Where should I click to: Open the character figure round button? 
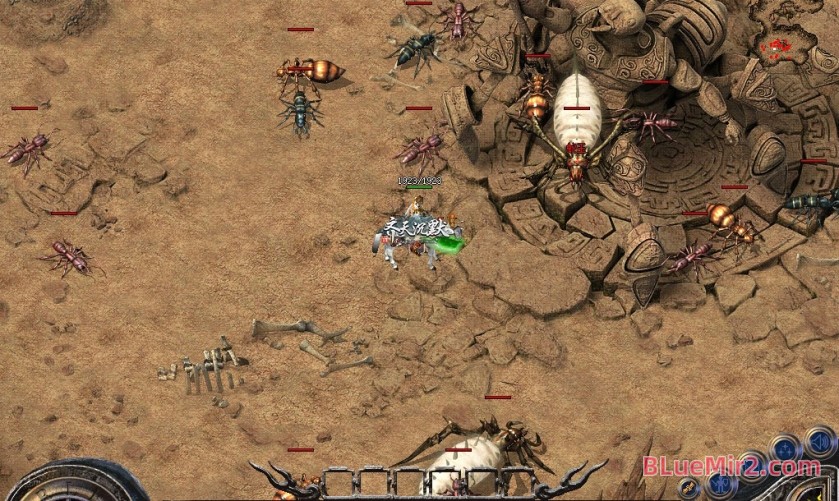click(721, 485)
